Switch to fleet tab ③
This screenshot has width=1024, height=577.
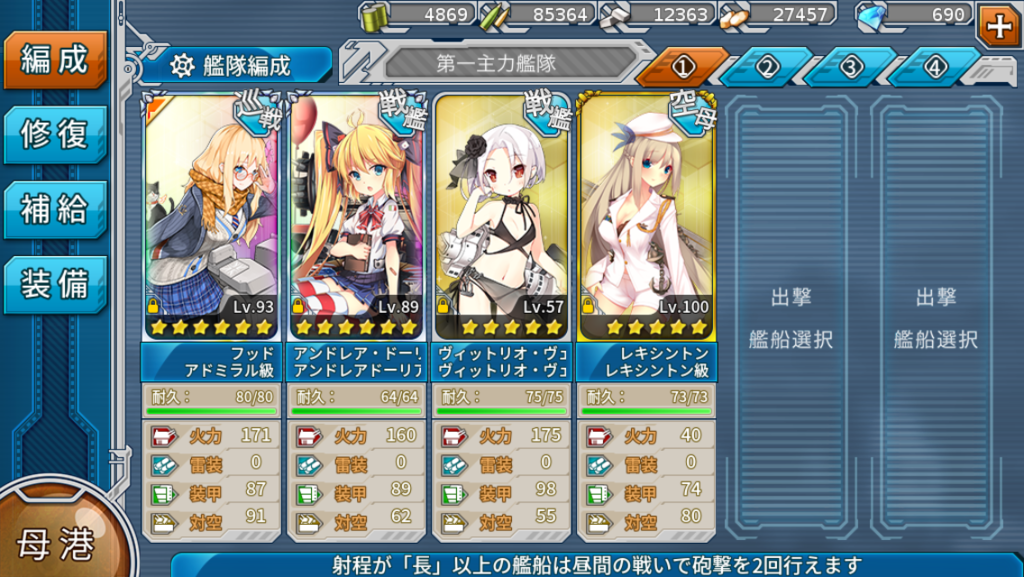pyautogui.click(x=851, y=67)
